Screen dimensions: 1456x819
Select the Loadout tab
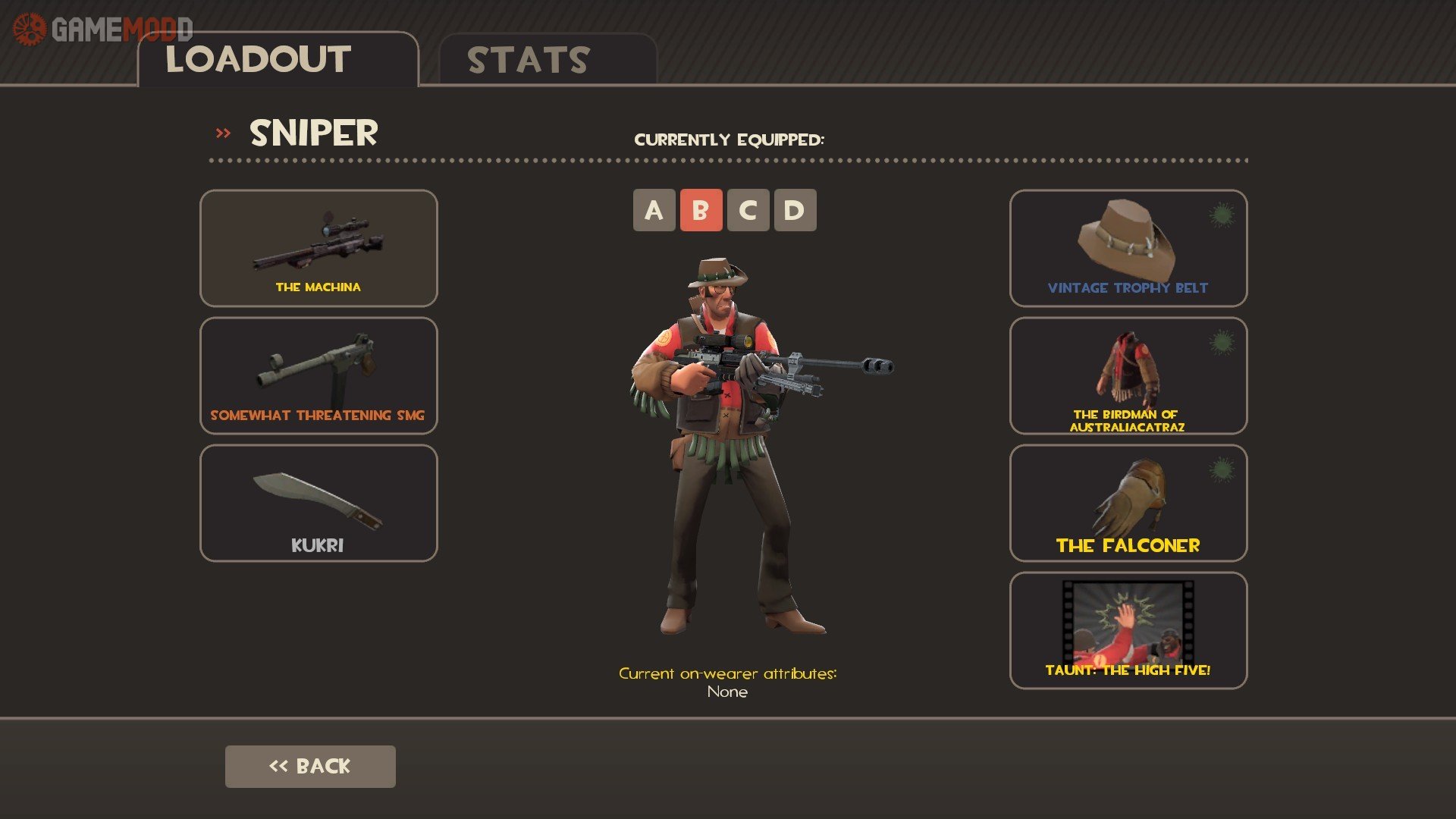click(278, 60)
